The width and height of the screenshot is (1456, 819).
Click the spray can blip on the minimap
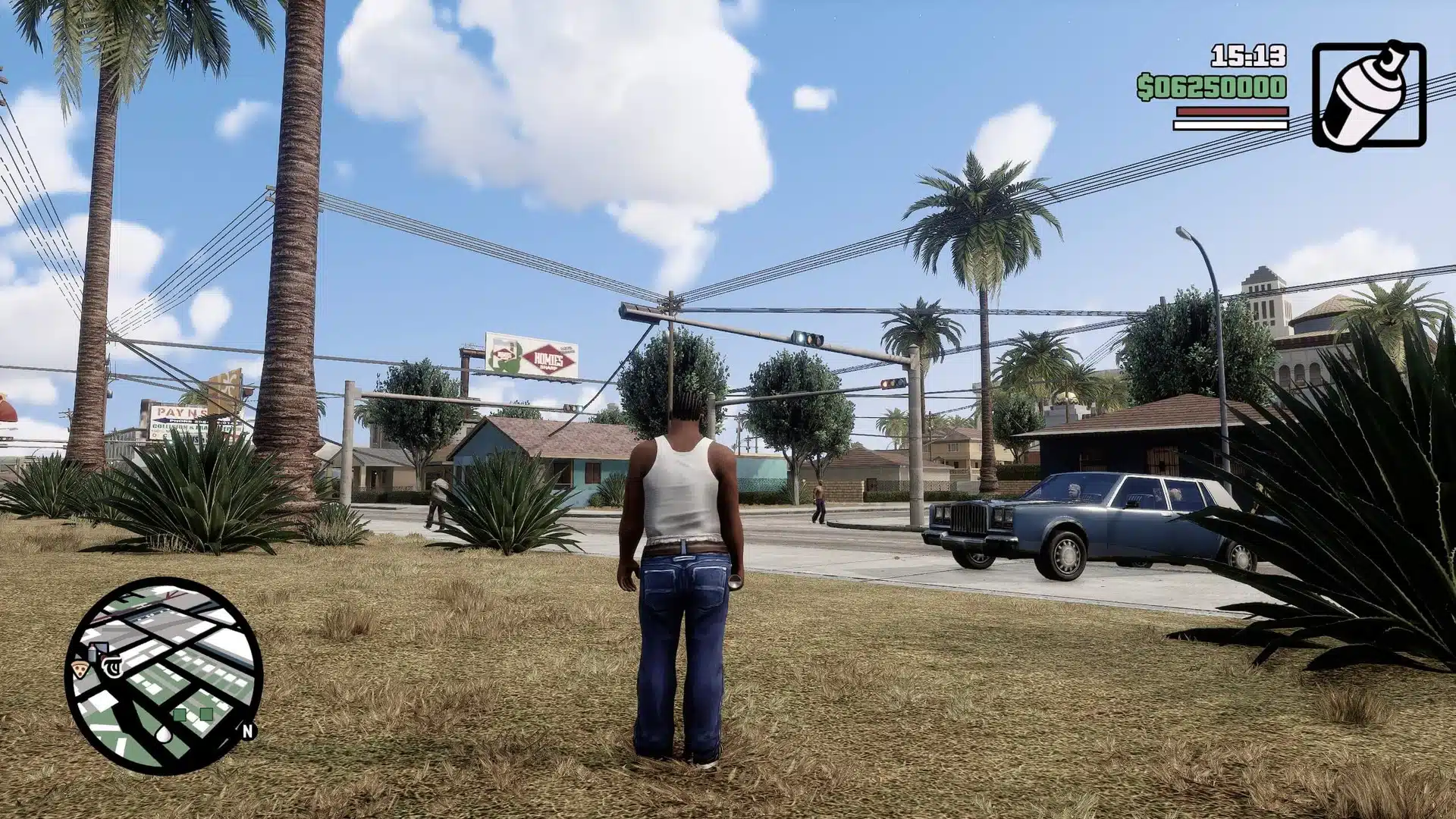tap(92, 652)
